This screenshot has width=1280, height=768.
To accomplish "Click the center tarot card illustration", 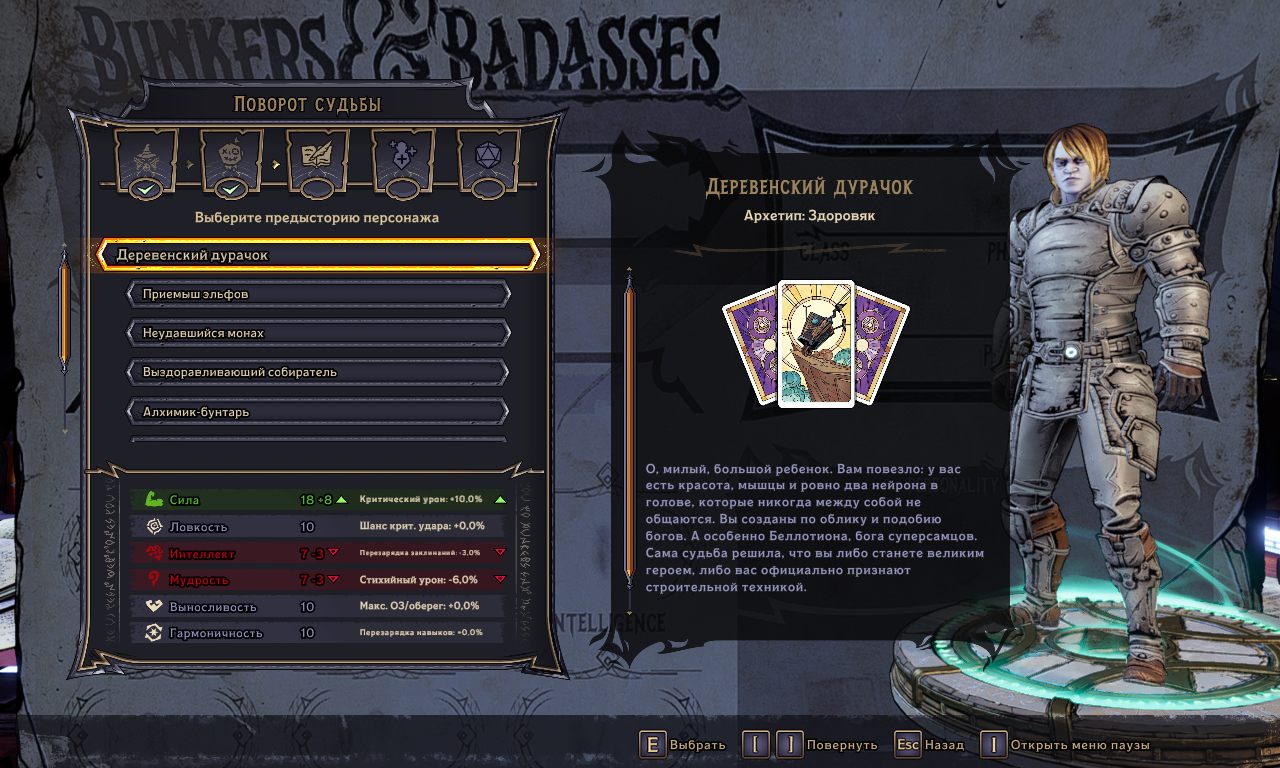I will [816, 344].
